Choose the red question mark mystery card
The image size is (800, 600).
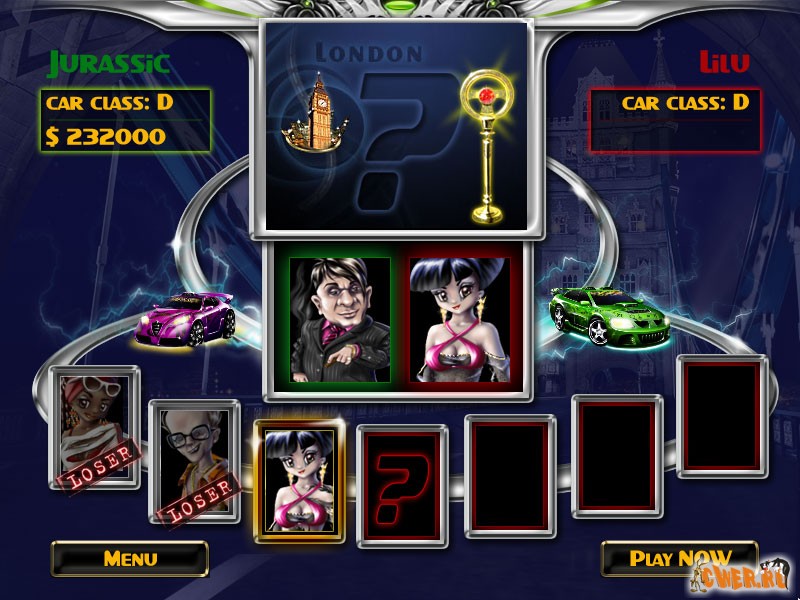pos(402,487)
